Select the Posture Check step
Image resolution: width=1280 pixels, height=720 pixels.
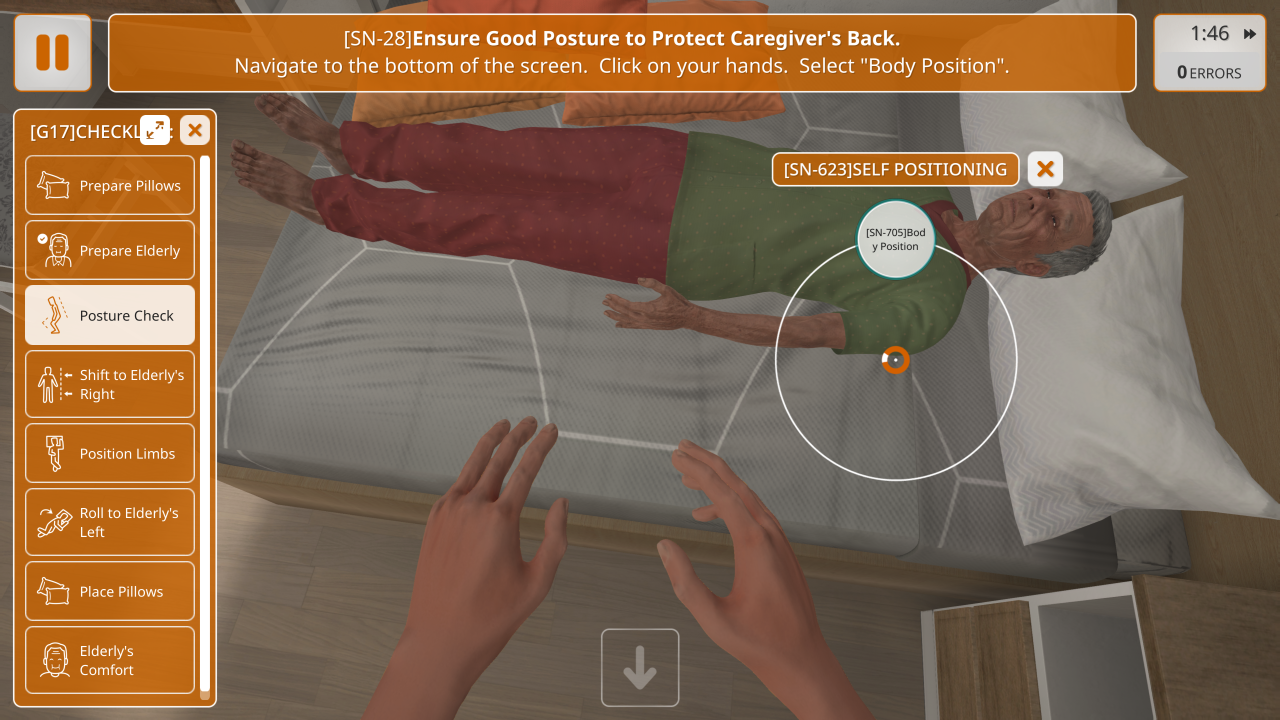(110, 315)
